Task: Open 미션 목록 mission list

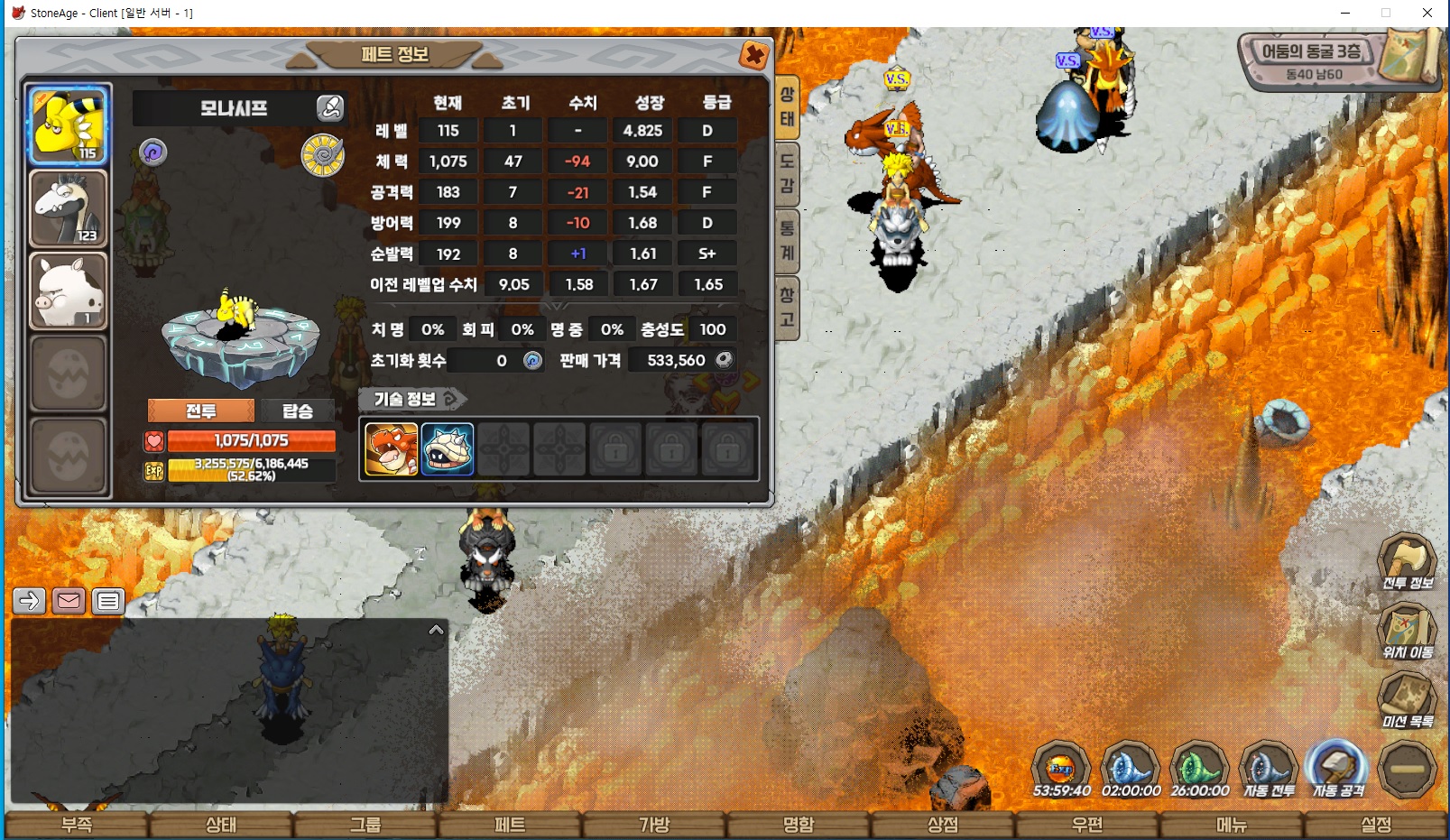Action: (1408, 700)
